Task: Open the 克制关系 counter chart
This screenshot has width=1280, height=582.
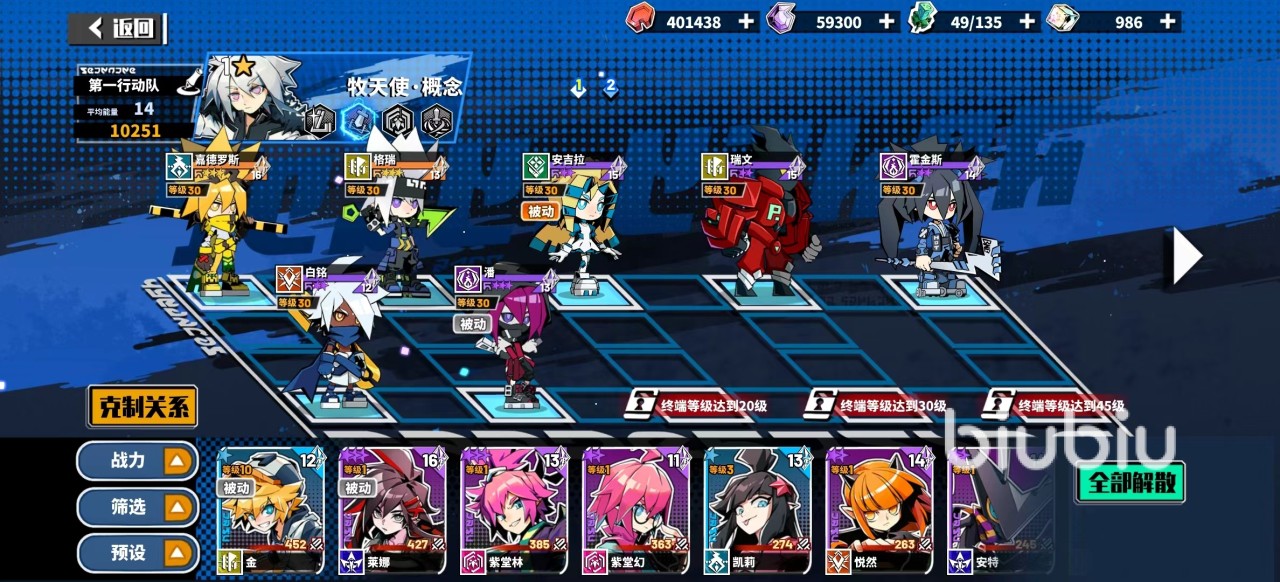Action: pyautogui.click(x=142, y=407)
